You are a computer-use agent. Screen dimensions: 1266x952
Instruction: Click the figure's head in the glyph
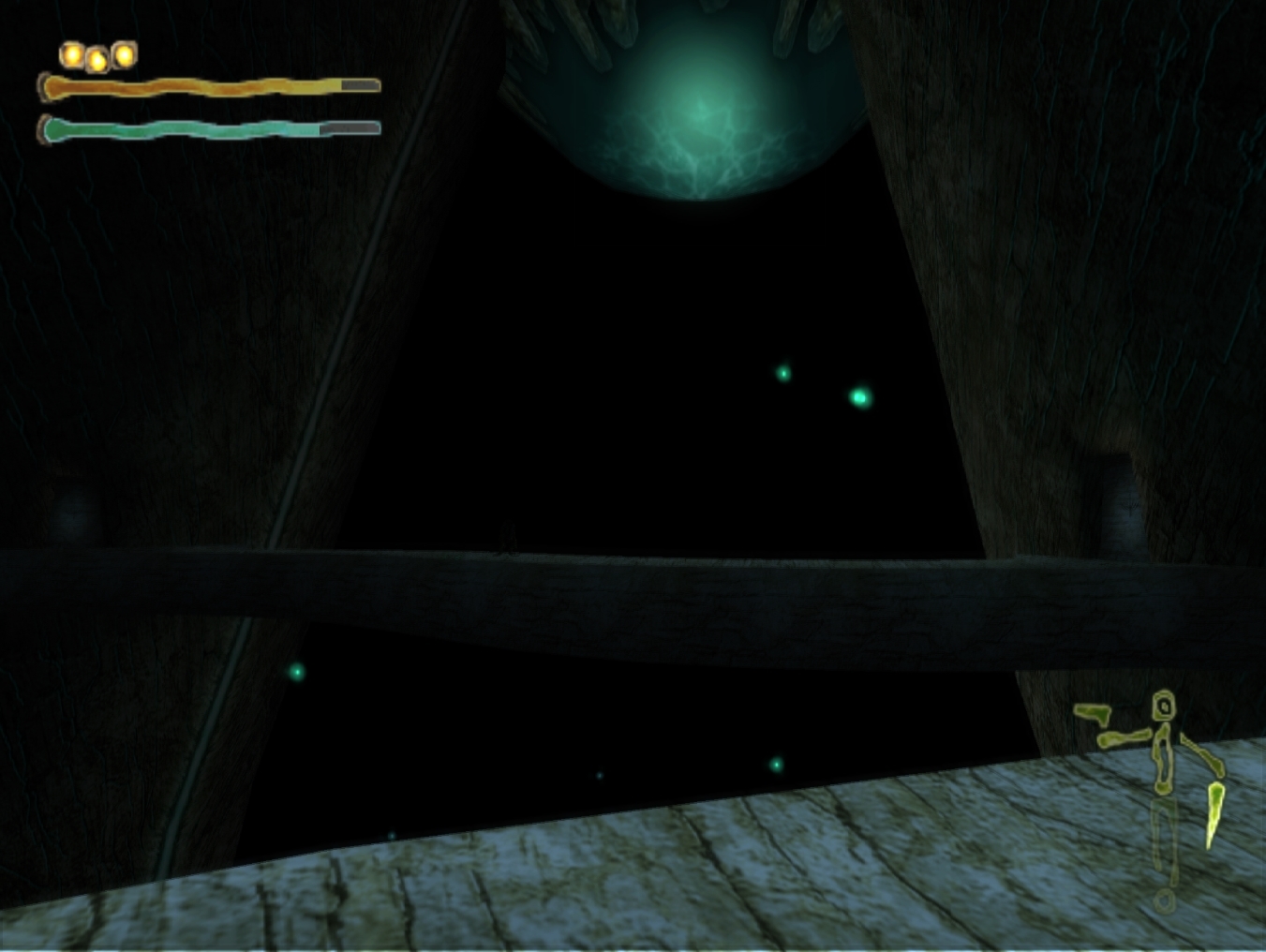(x=1165, y=706)
